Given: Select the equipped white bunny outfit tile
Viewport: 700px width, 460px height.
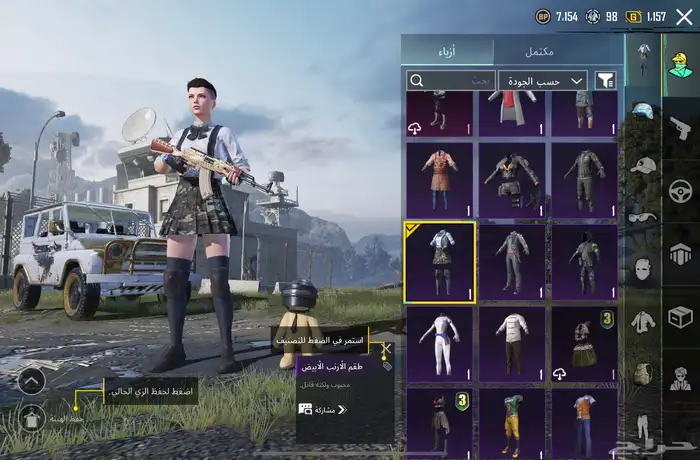Looking at the screenshot, I should (x=440, y=261).
